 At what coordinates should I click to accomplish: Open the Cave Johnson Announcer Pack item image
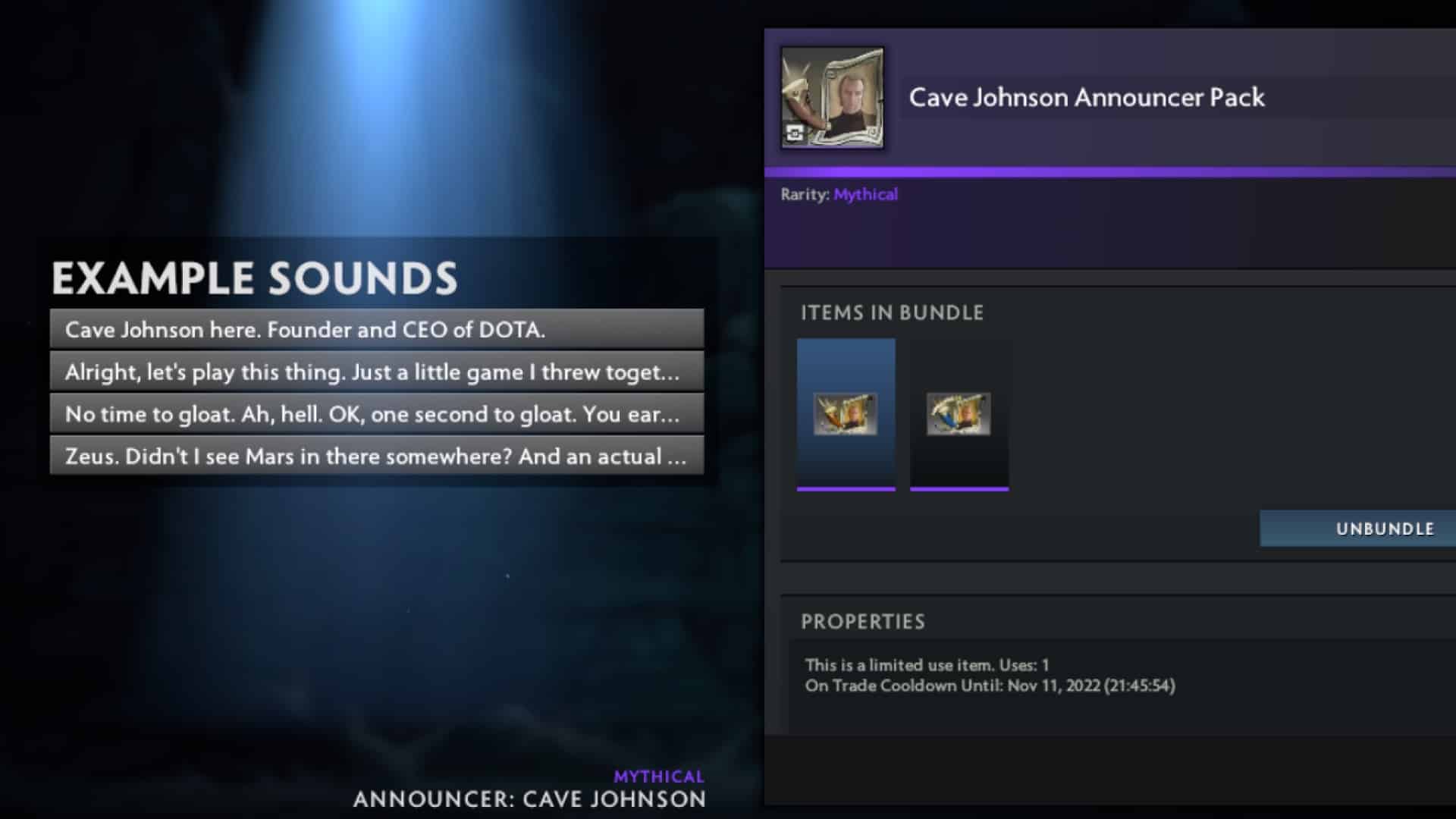pyautogui.click(x=833, y=97)
